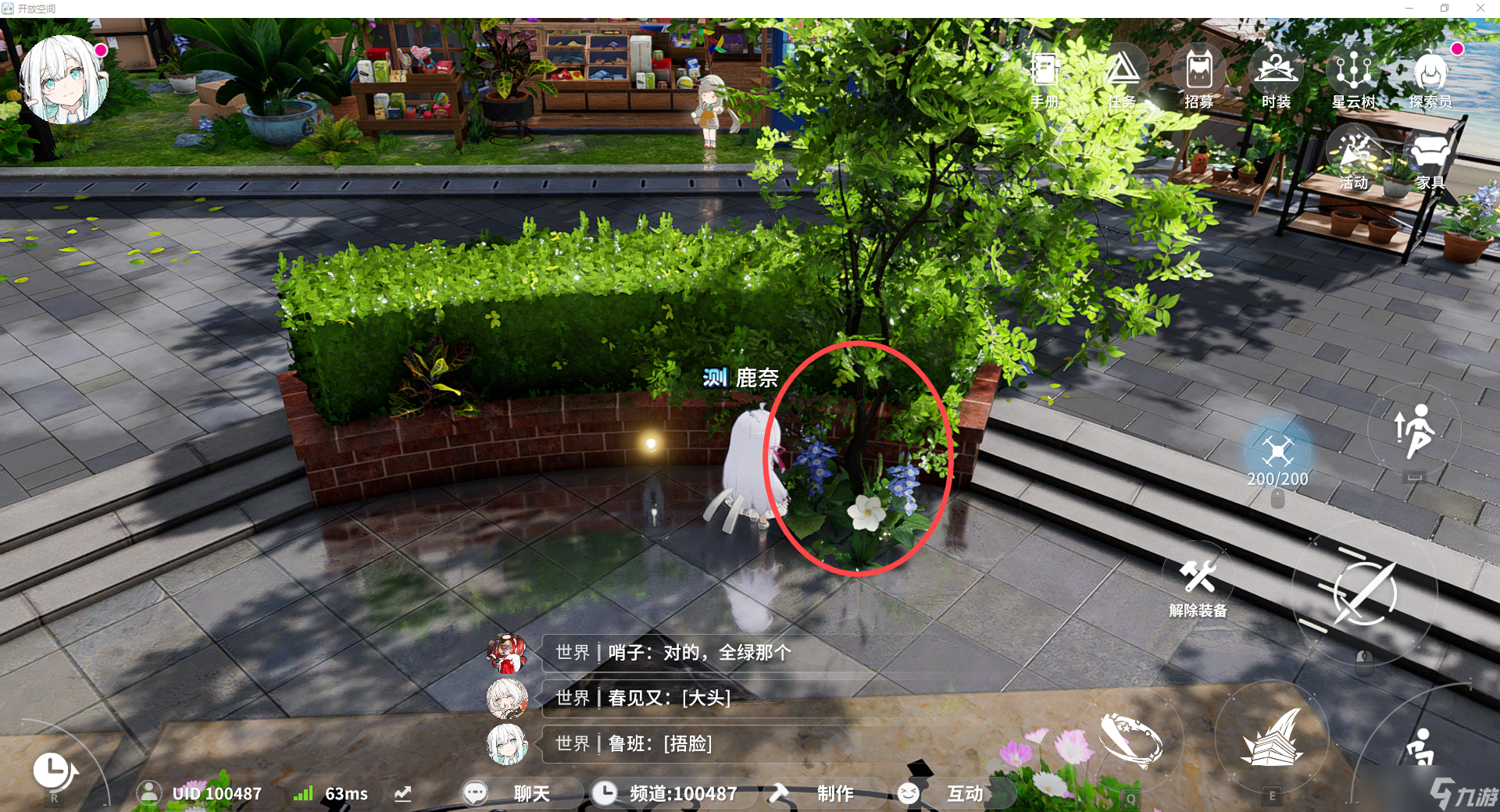Image resolution: width=1500 pixels, height=812 pixels.
Task: Open the 家具 furniture menu
Action: [x=1430, y=160]
